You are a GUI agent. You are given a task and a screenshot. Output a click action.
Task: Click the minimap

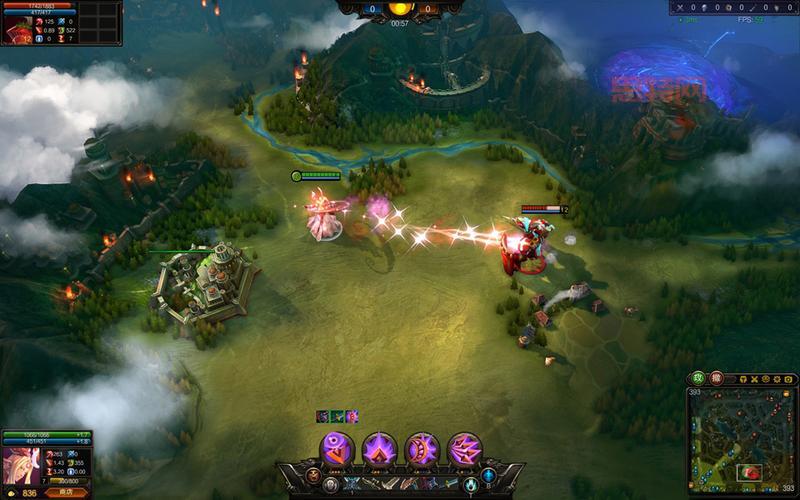[742, 442]
